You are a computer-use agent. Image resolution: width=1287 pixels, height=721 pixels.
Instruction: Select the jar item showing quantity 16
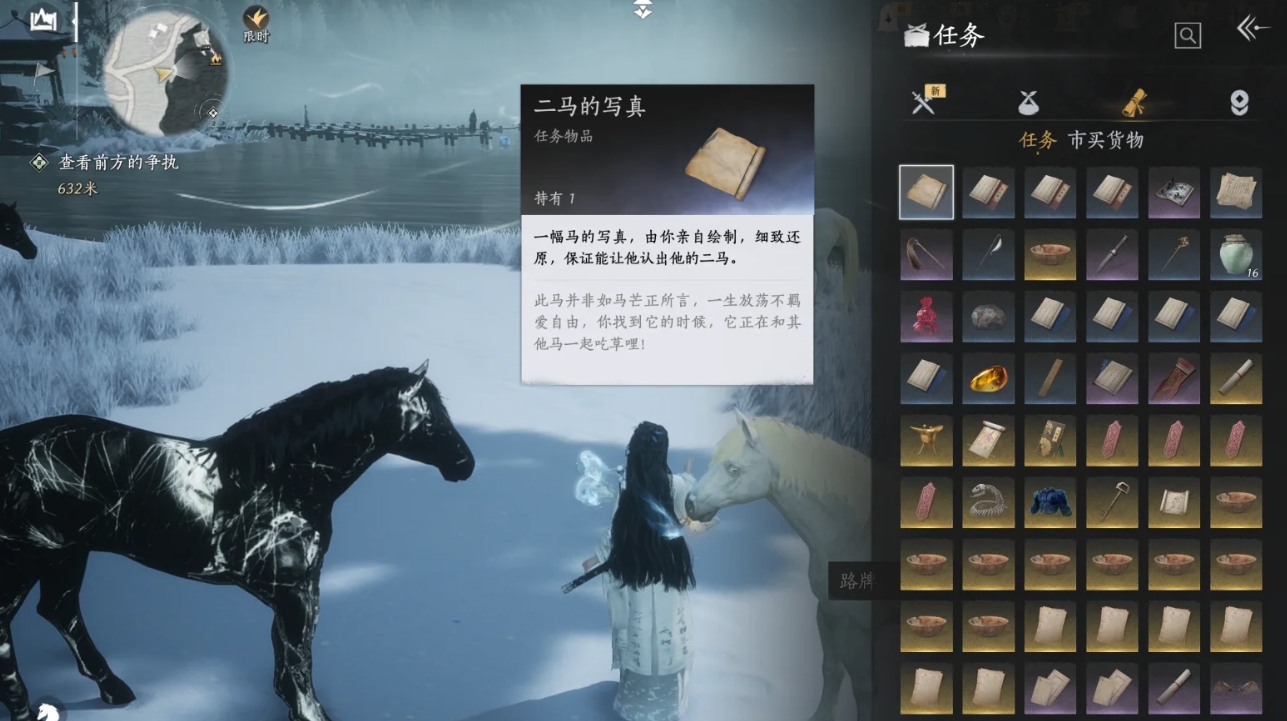[x=1236, y=254]
